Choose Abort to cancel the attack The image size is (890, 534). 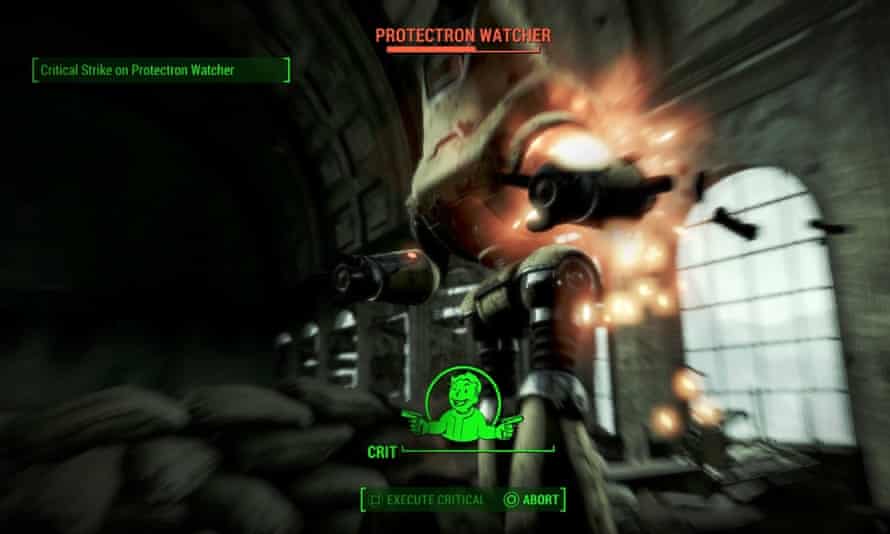click(534, 499)
